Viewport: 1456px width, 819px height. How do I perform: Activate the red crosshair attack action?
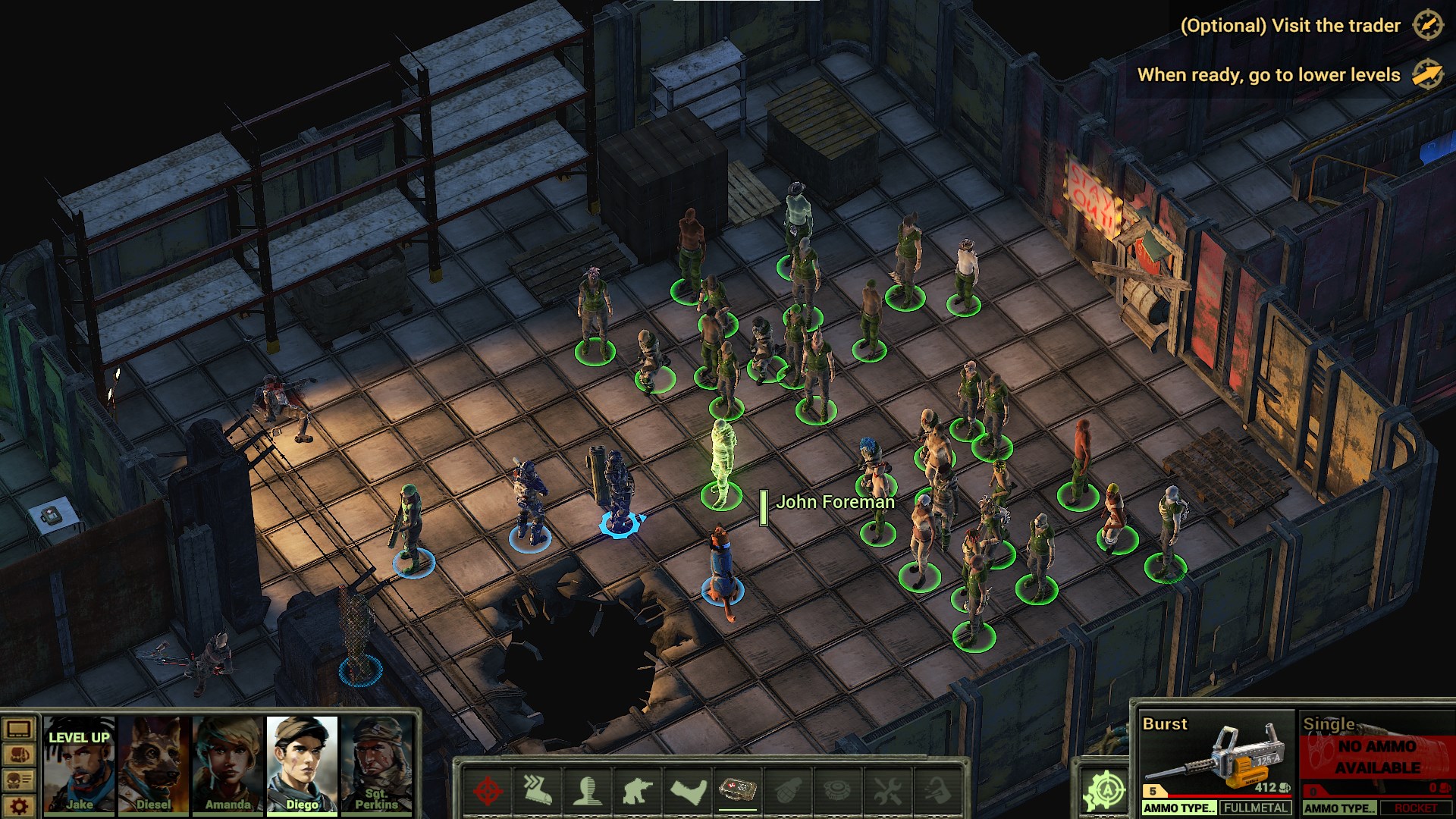[x=488, y=791]
